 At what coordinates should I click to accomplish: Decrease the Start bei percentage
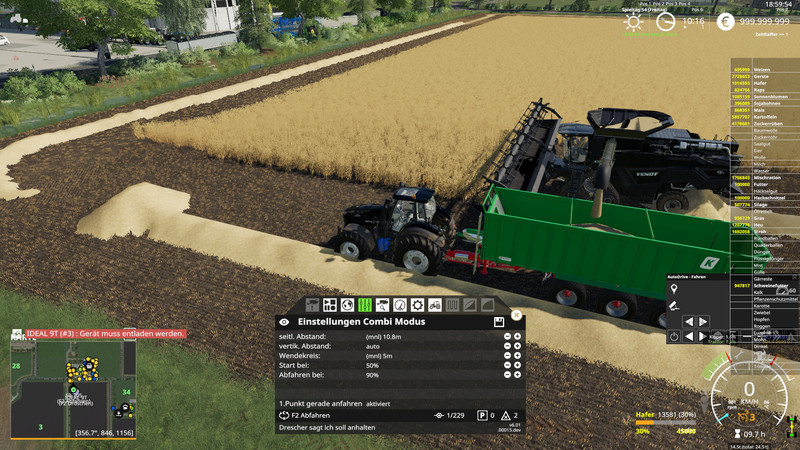[x=507, y=366]
